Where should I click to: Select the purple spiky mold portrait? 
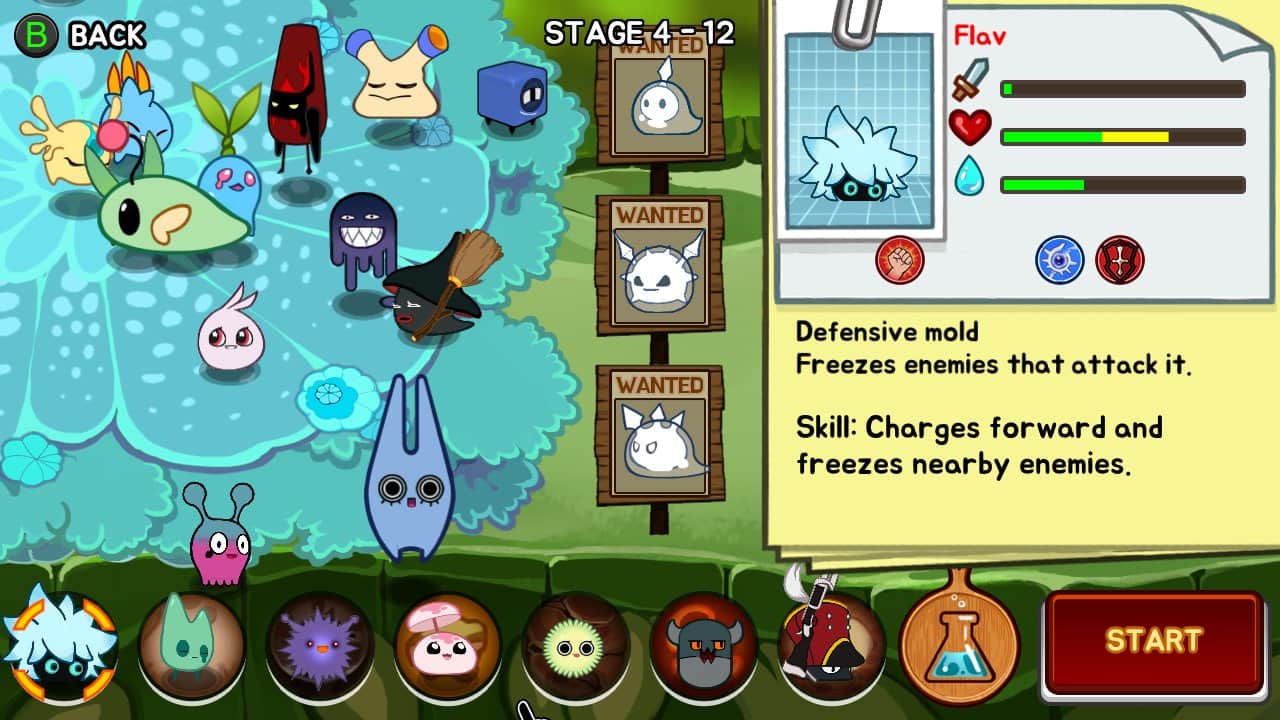pyautogui.click(x=320, y=645)
